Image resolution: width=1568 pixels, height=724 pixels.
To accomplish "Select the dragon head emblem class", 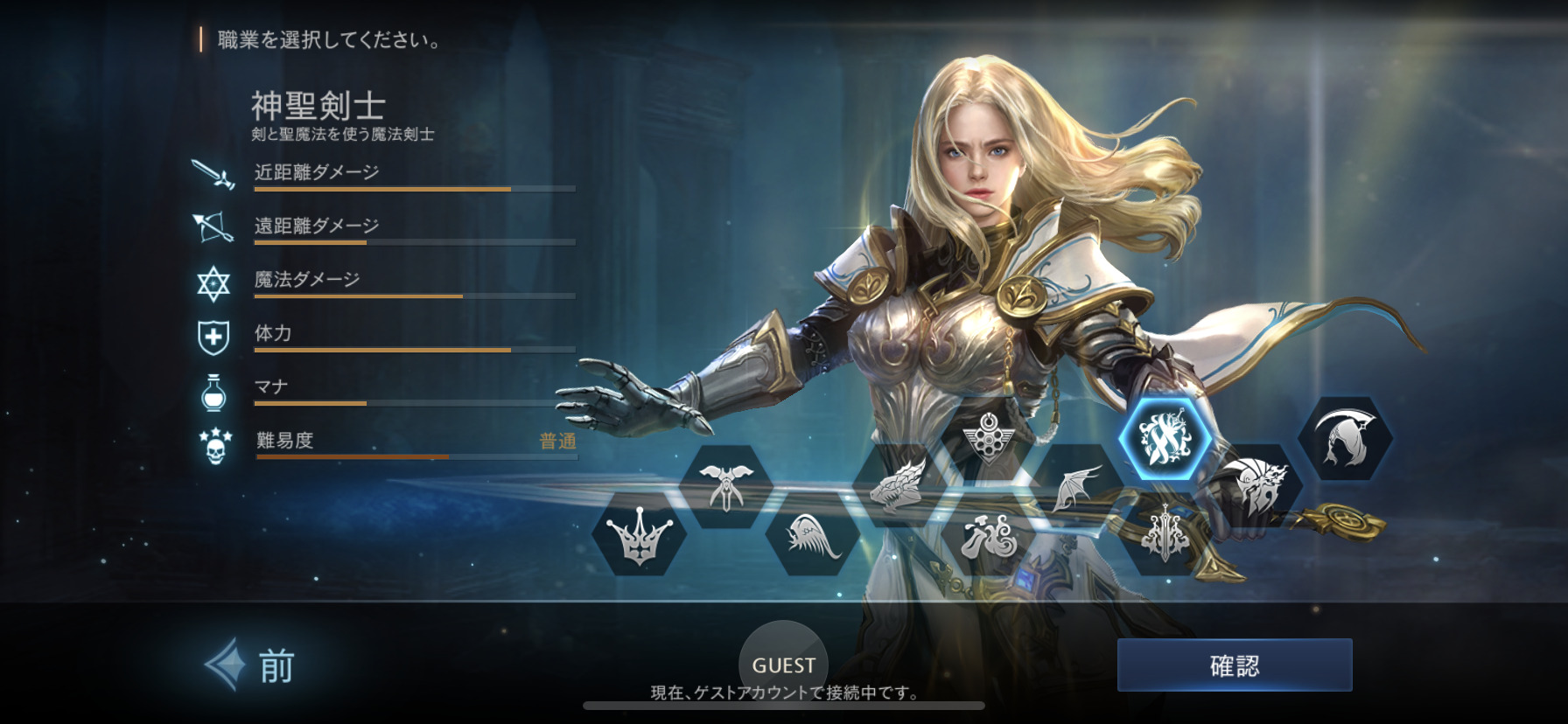I will point(899,484).
